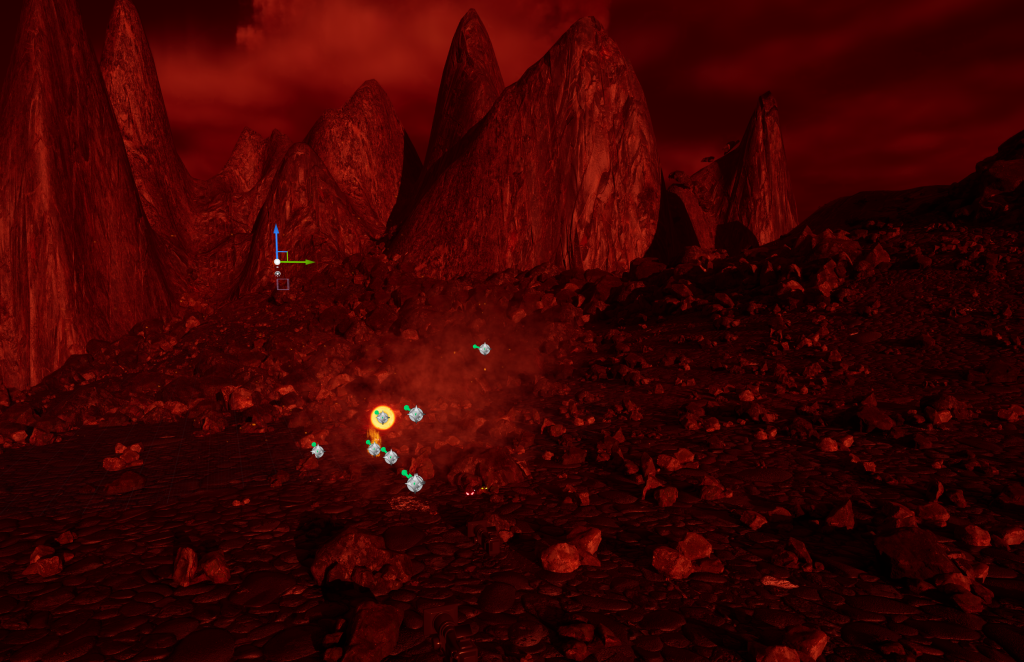The width and height of the screenshot is (1024, 662).
Task: Select the emitter icon highlighted with orange glow
Action: tap(382, 417)
